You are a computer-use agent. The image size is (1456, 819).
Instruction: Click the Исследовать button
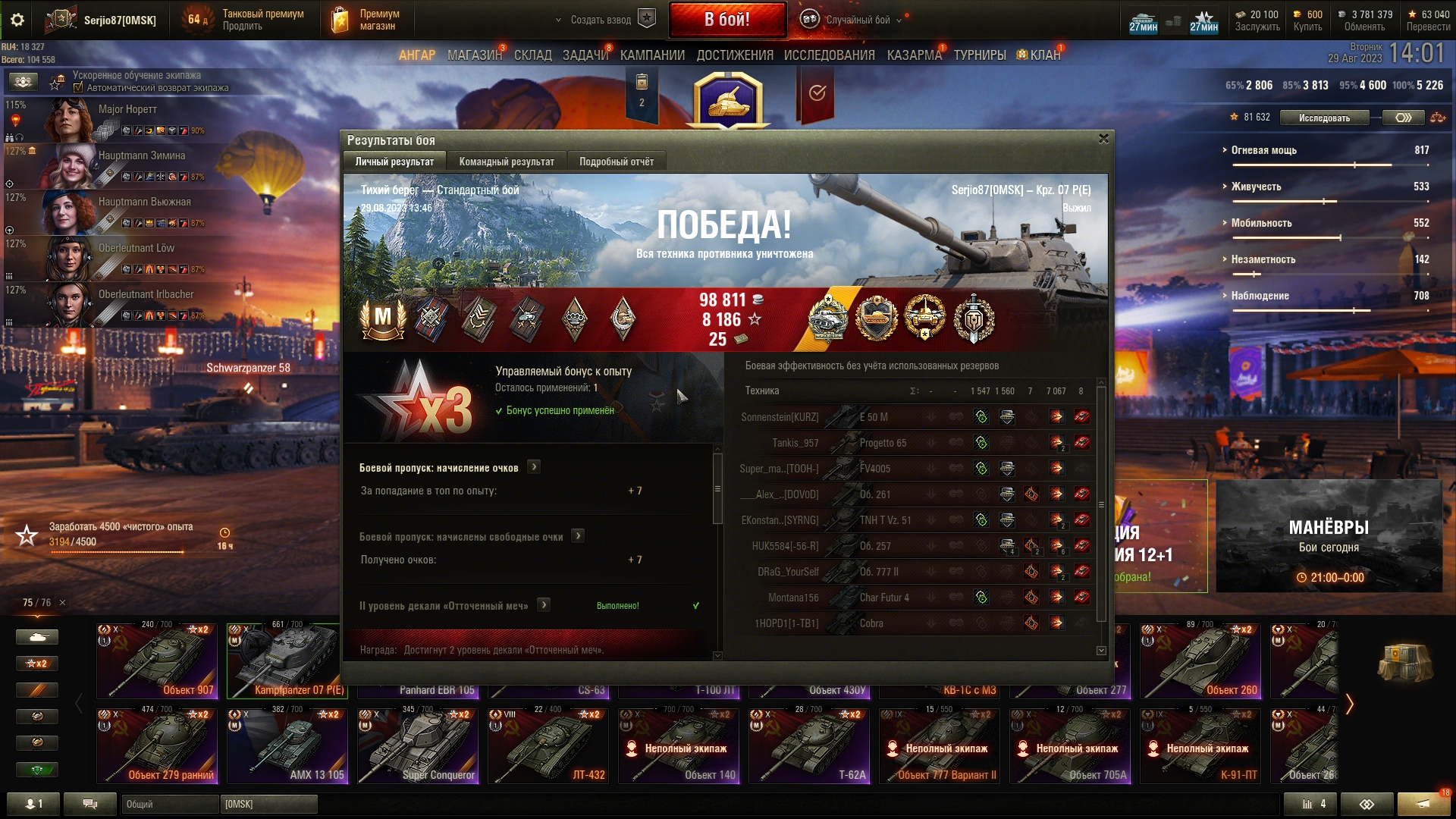coord(1324,118)
